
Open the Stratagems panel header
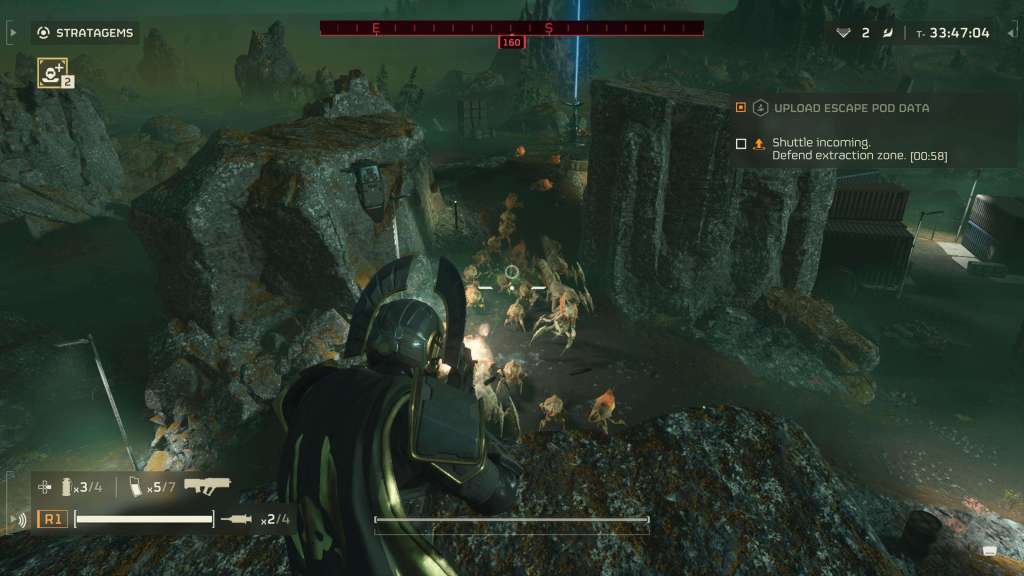(85, 33)
